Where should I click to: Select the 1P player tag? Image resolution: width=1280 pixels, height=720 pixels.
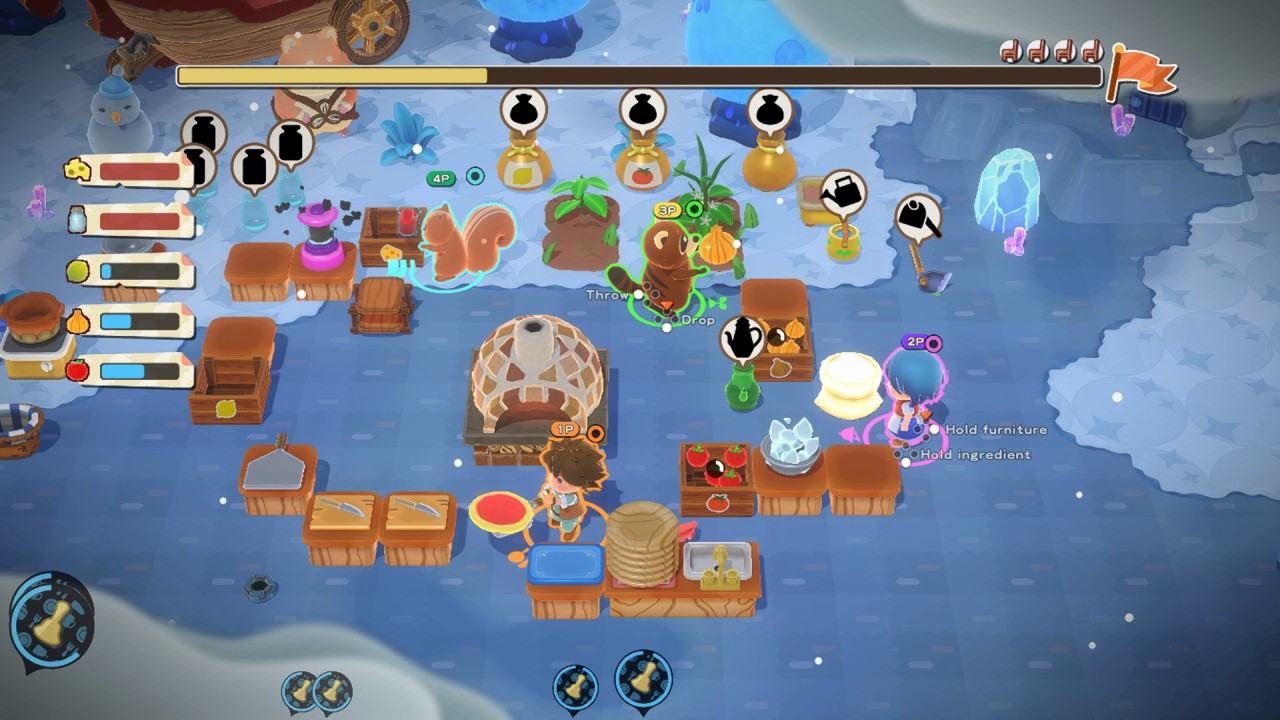565,430
